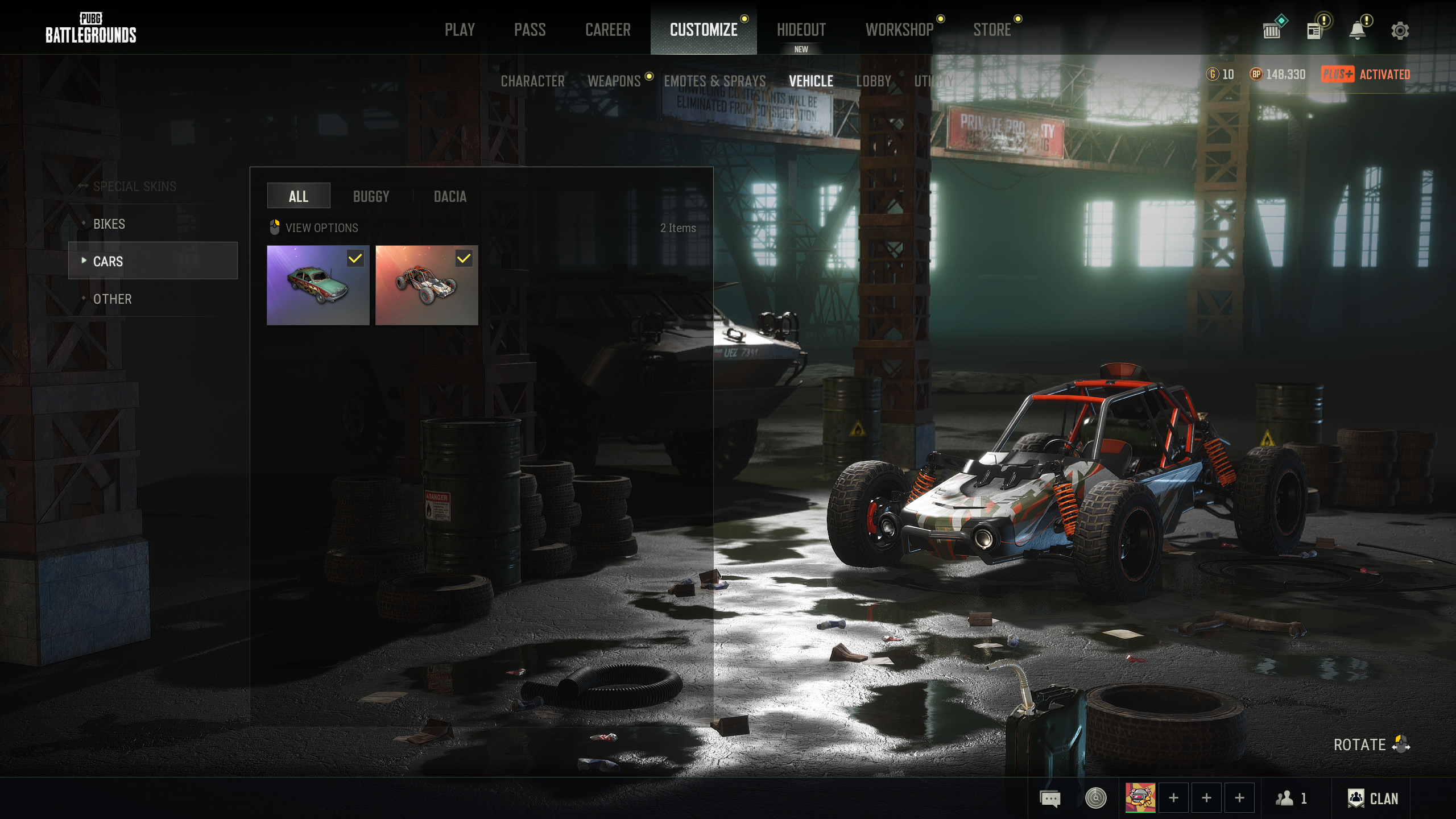Image resolution: width=1456 pixels, height=819 pixels.
Task: Open the Weapons sub-tab
Action: 614,81
